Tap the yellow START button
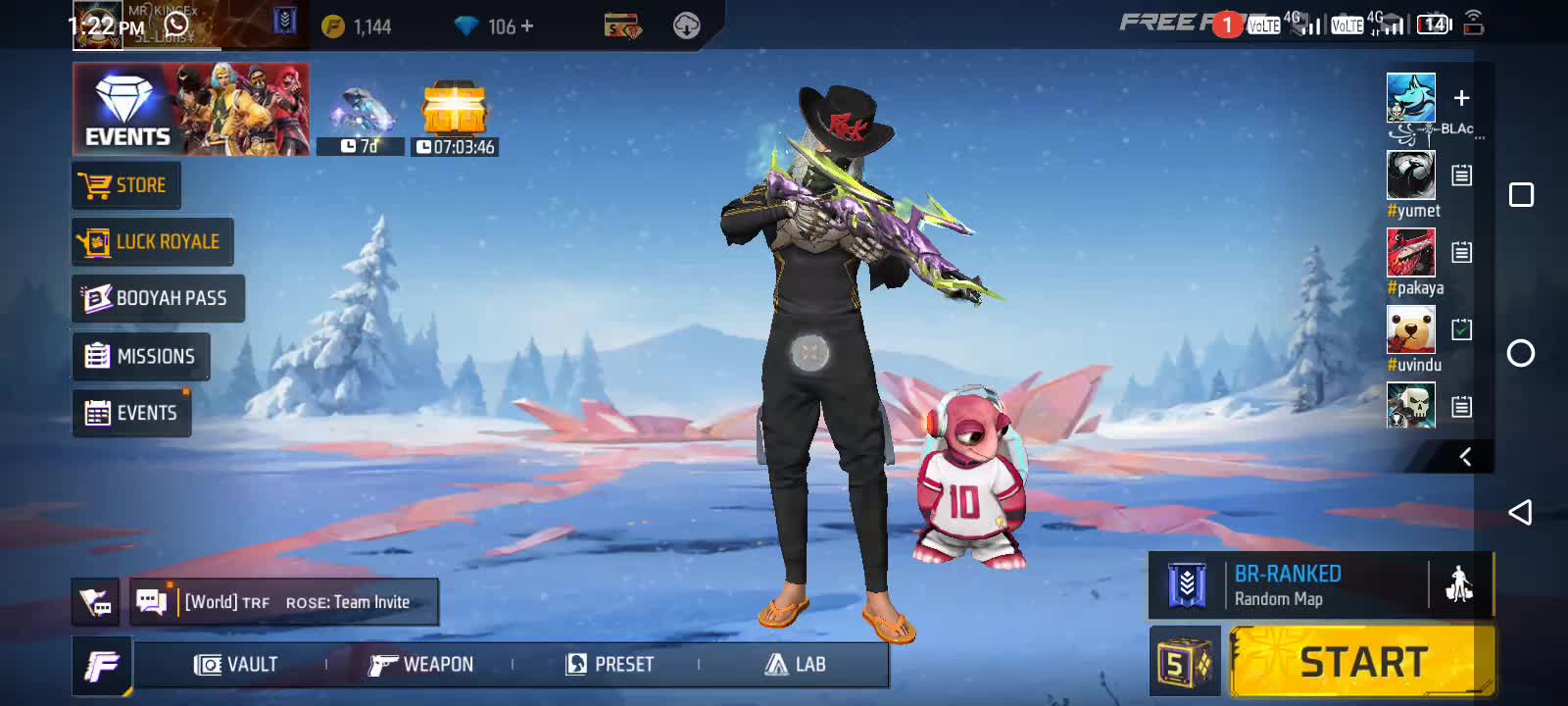 point(1362,663)
